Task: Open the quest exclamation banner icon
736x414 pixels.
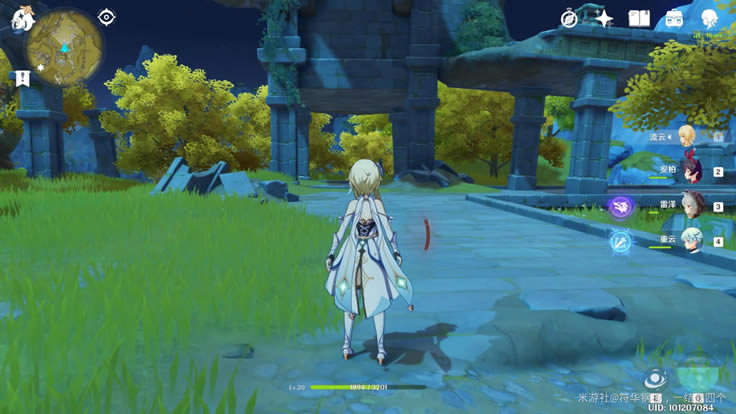Action: click(x=21, y=78)
